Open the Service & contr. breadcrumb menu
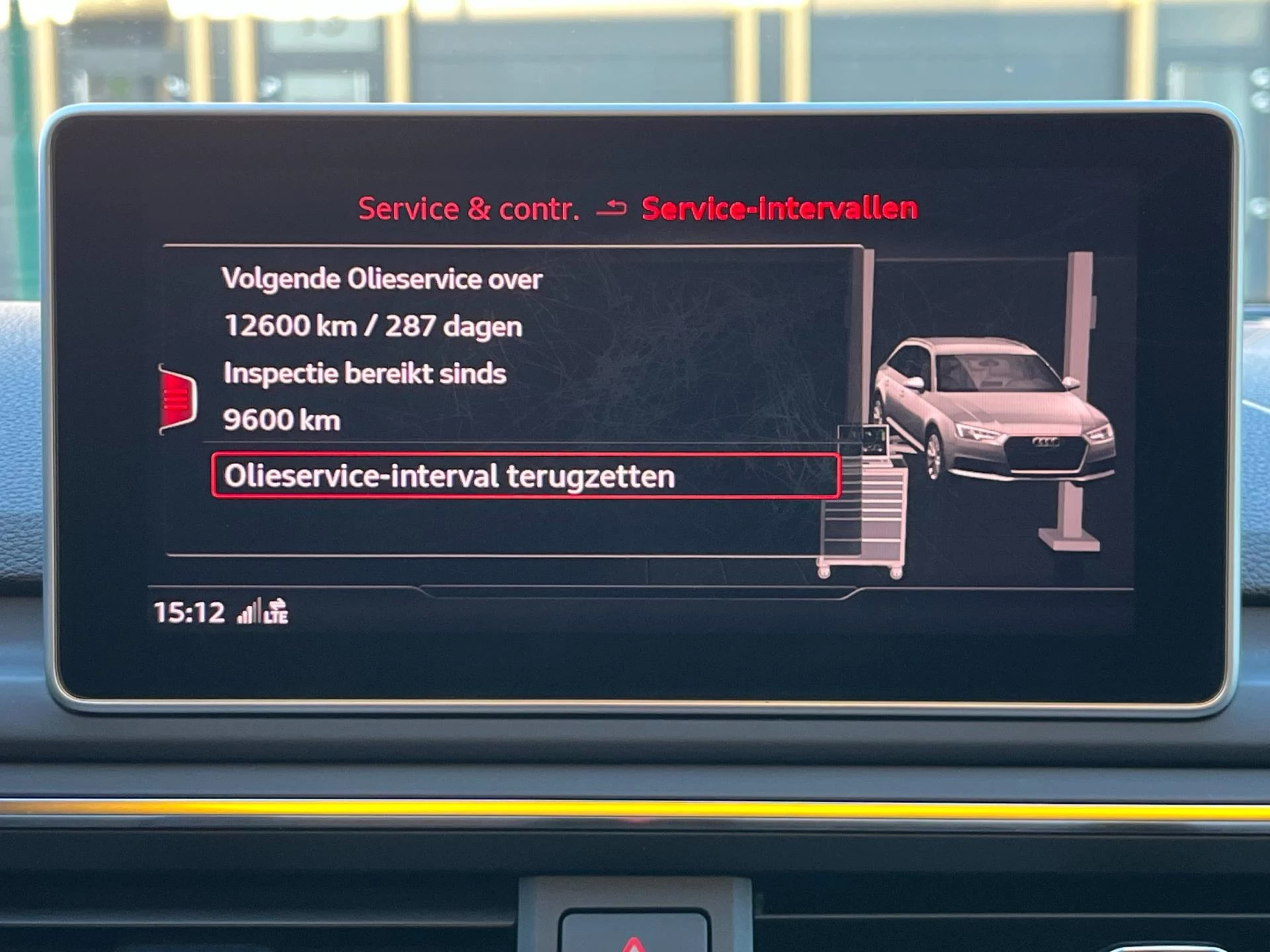1270x952 pixels. (x=470, y=208)
